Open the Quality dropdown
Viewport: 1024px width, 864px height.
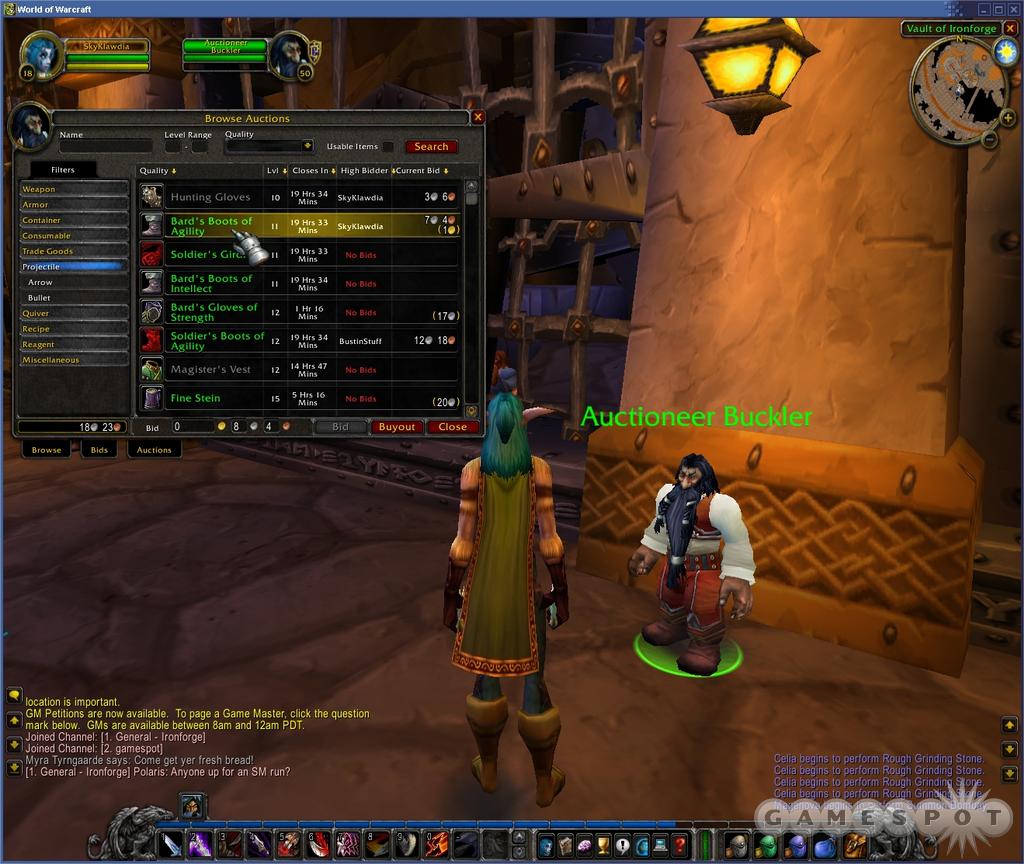coord(308,146)
